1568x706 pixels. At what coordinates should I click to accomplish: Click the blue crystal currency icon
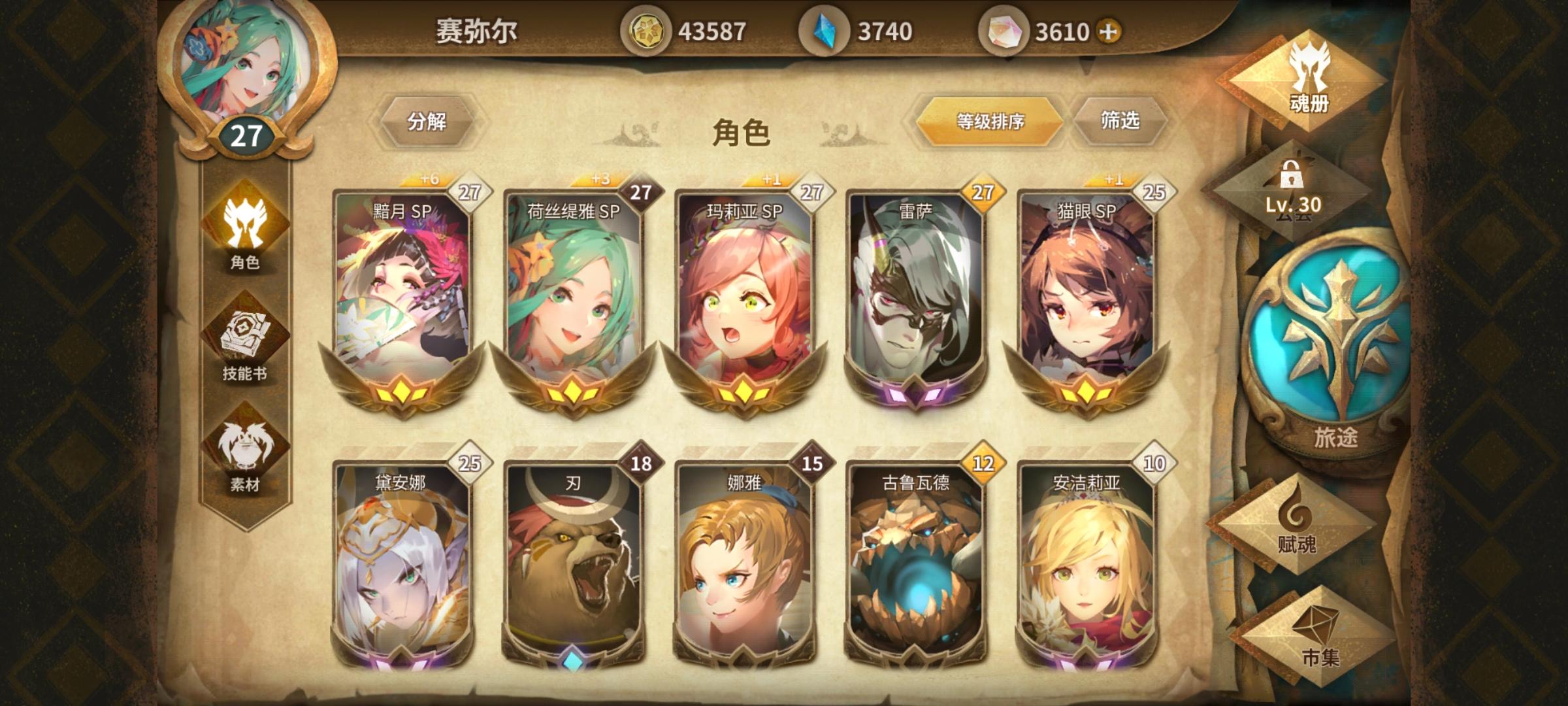tap(825, 29)
